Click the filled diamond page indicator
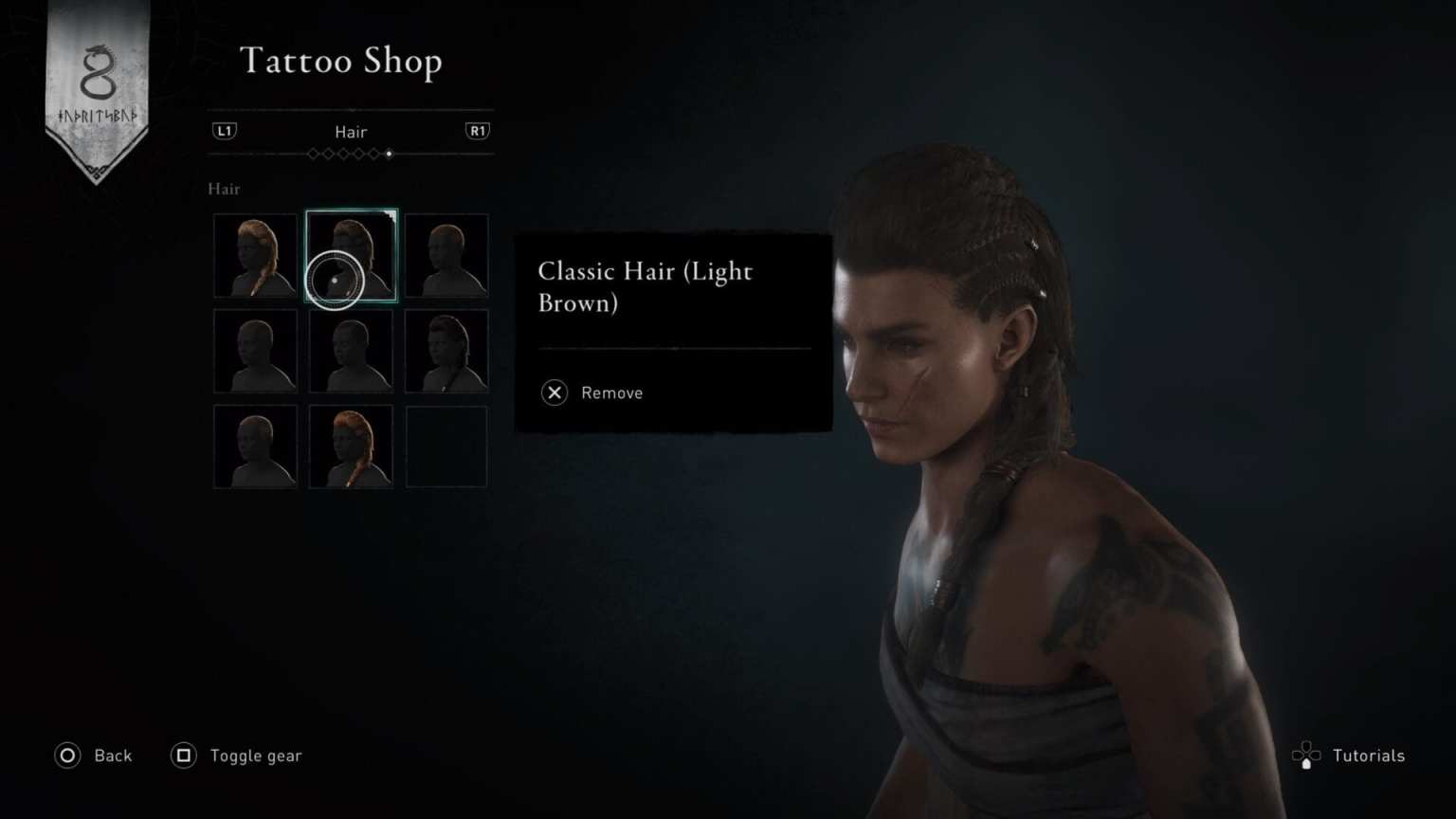 389,155
